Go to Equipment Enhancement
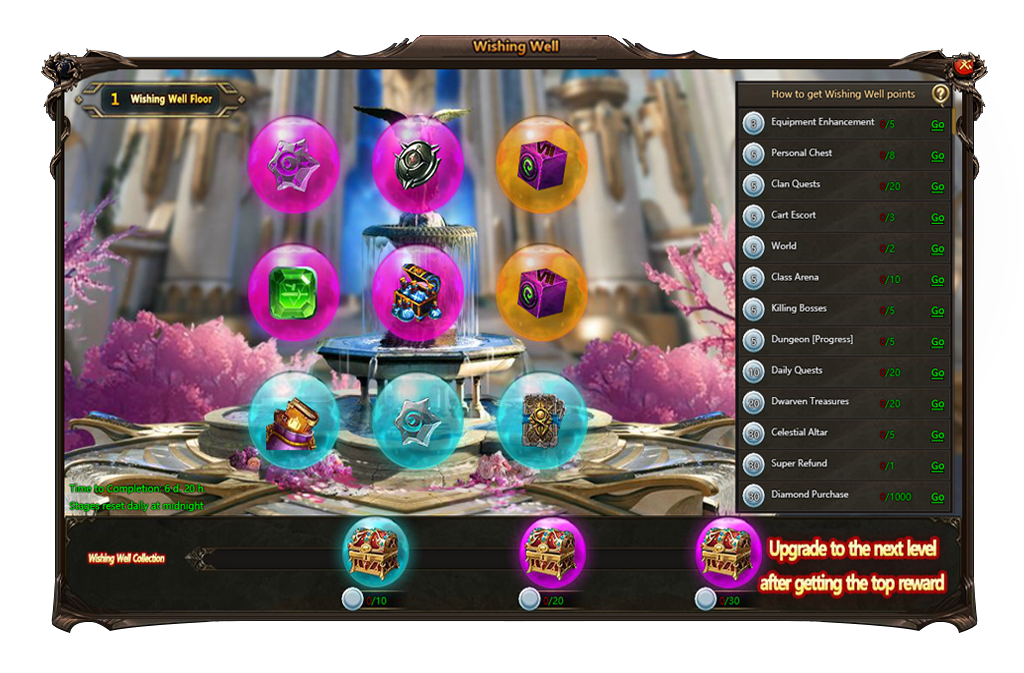This screenshot has height=673, width=1024. click(937, 125)
